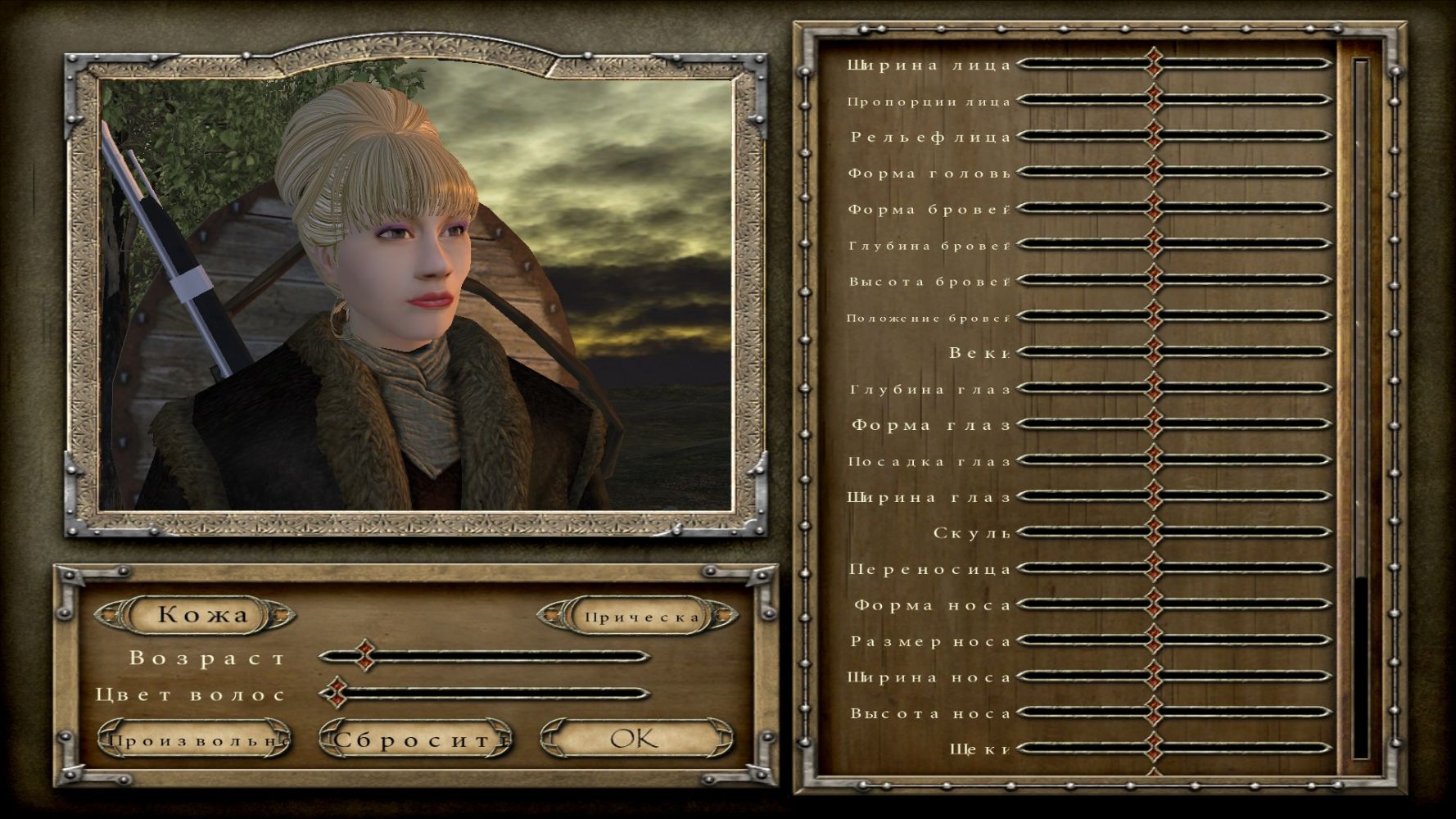Change hairstyle with the Прическа button

coord(642,617)
